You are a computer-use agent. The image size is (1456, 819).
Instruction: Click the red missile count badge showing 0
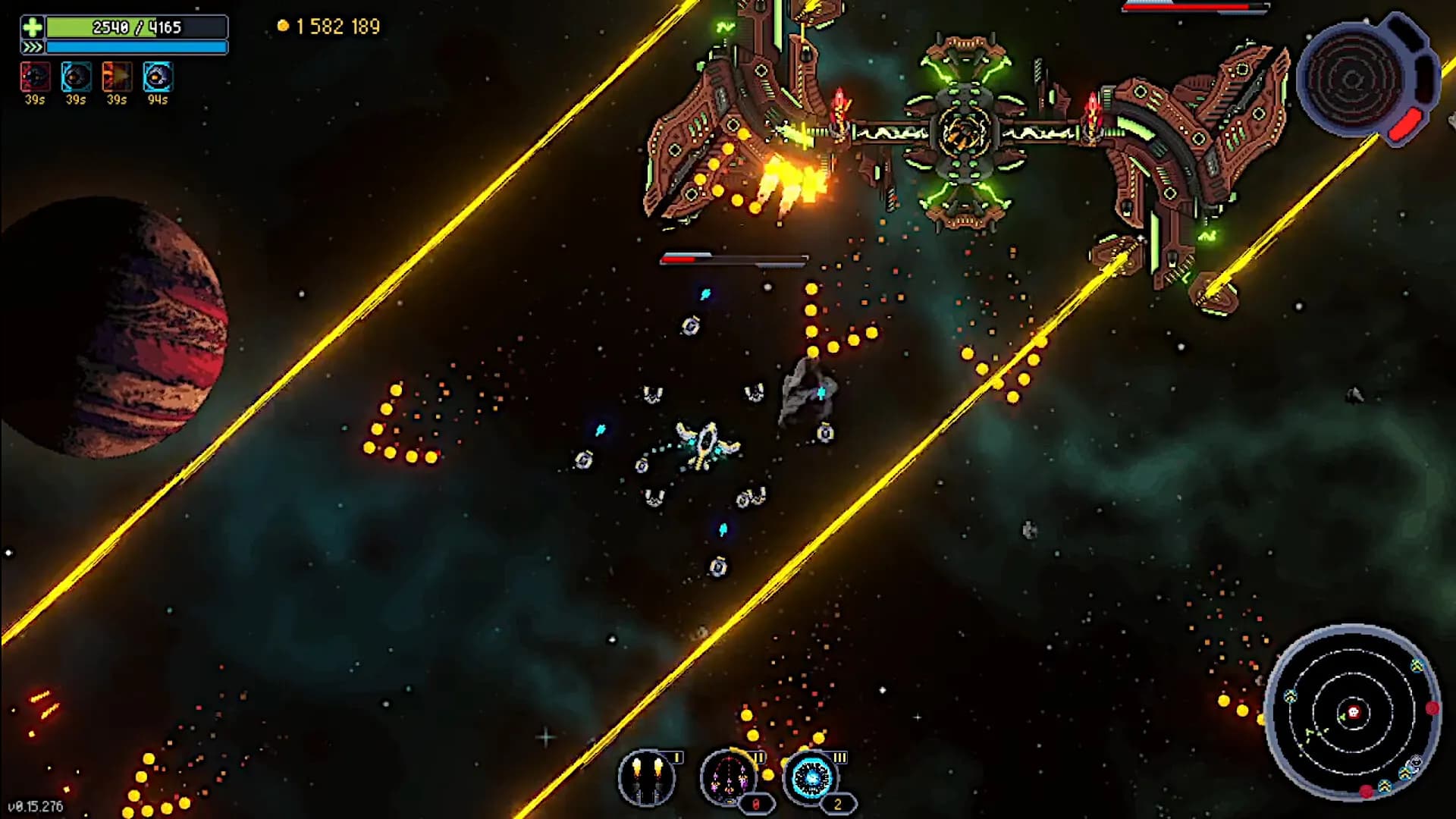756,804
